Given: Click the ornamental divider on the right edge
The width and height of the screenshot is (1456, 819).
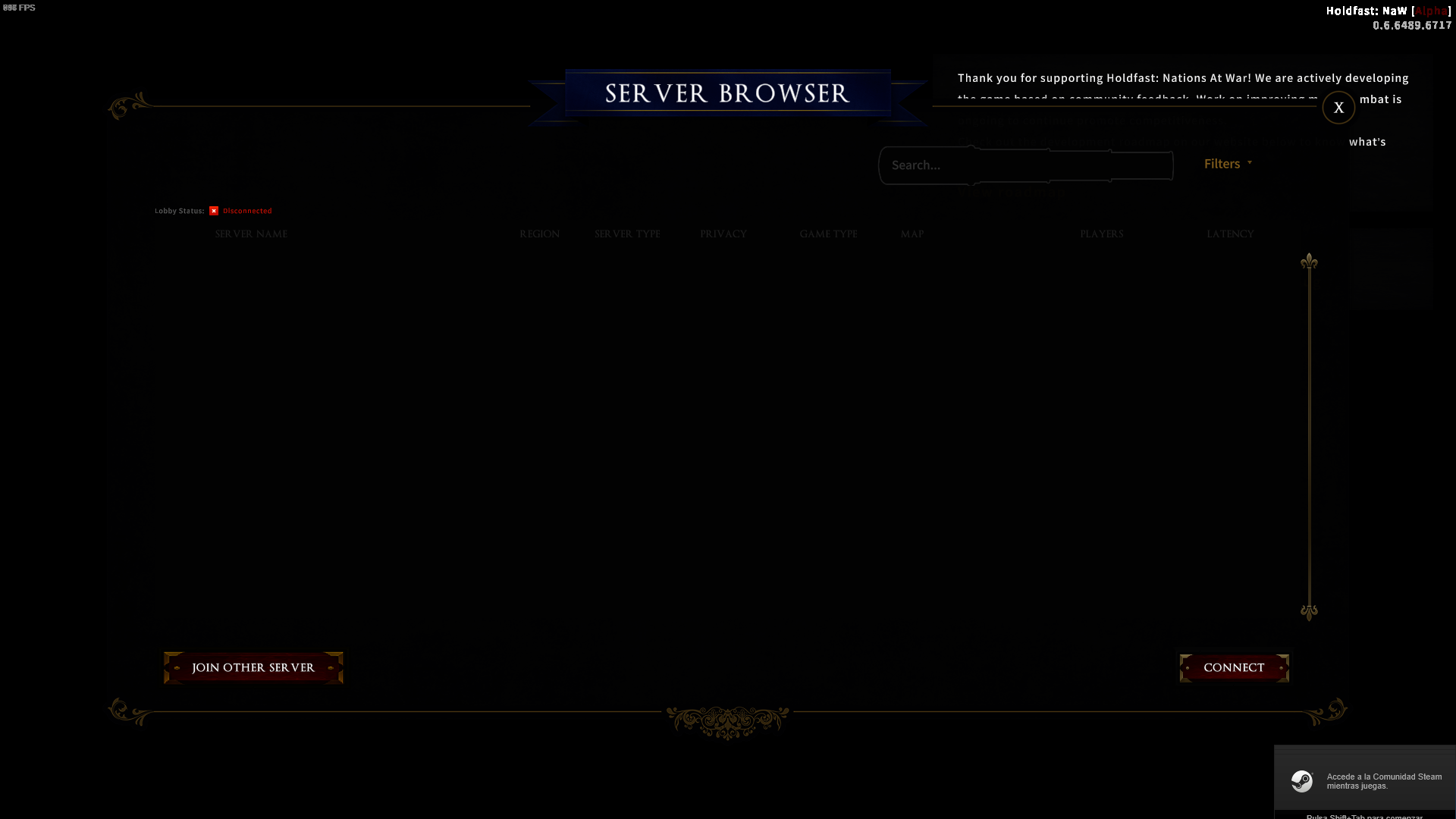Looking at the screenshot, I should click(x=1310, y=436).
